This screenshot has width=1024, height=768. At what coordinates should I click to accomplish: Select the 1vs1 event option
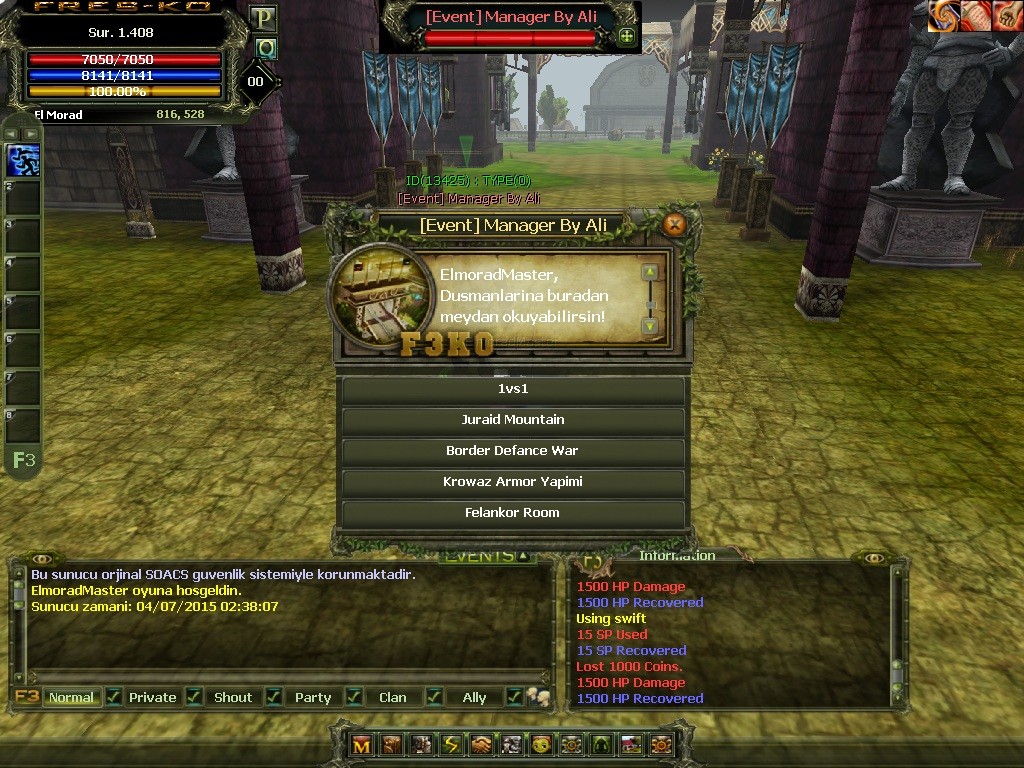[513, 389]
